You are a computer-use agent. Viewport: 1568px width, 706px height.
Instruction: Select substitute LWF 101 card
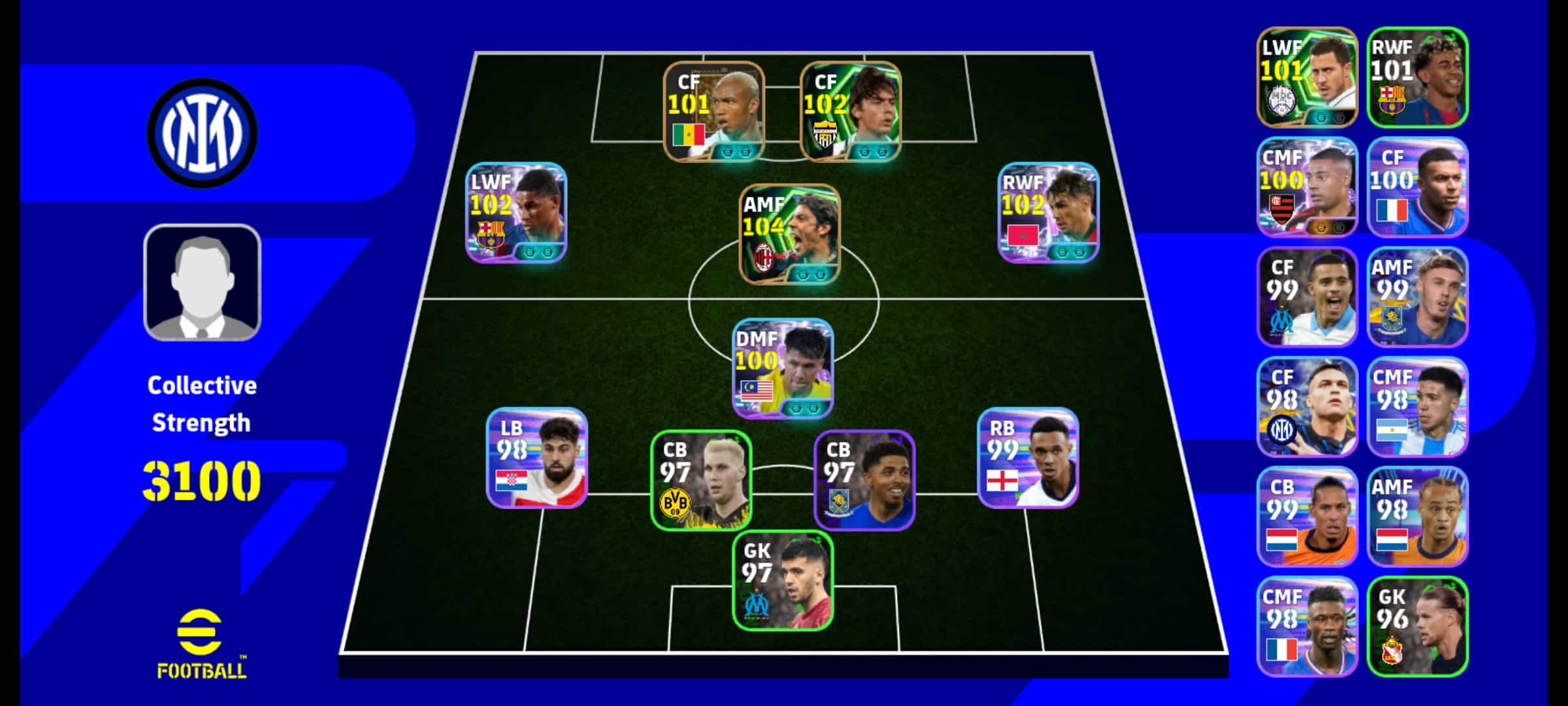click(x=1307, y=77)
